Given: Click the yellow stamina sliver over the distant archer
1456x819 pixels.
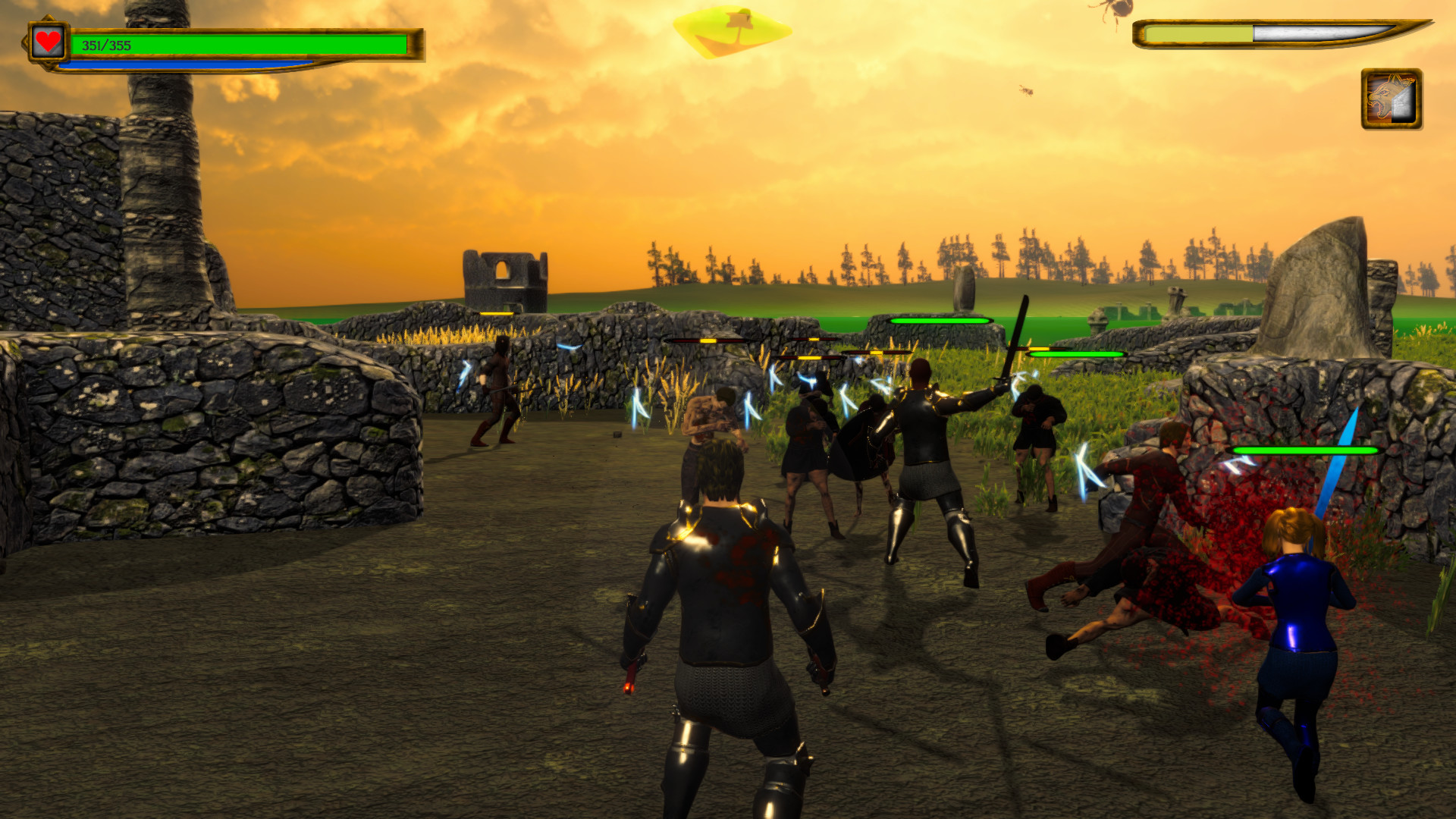Looking at the screenshot, I should [x=498, y=313].
